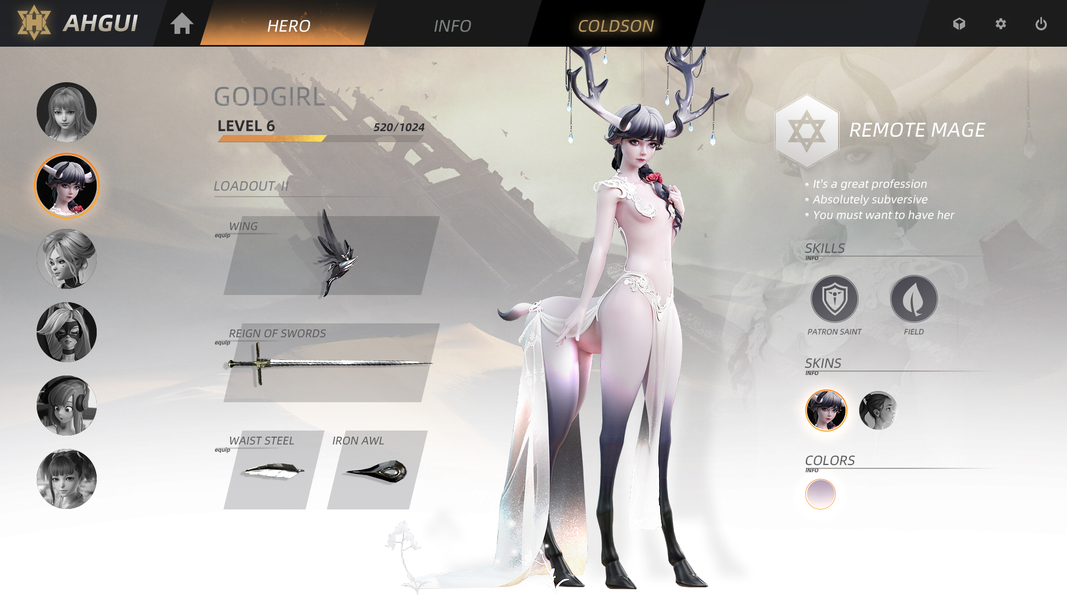Switch to the INFO tab
1067x600 pixels.
point(452,26)
